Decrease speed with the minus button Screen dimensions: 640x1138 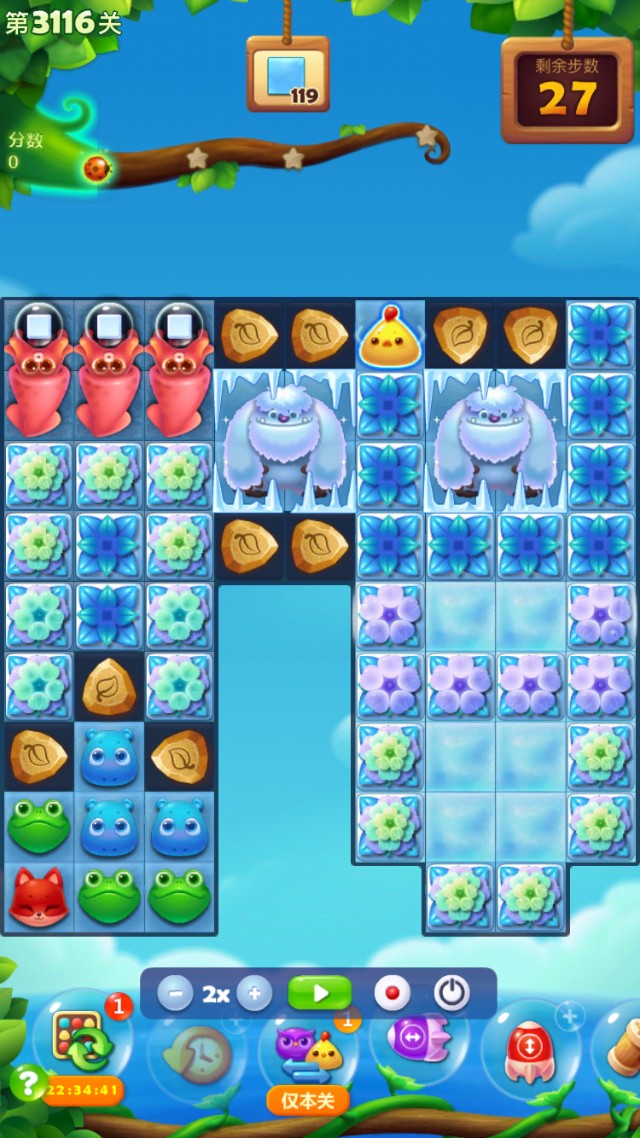pyautogui.click(x=175, y=994)
